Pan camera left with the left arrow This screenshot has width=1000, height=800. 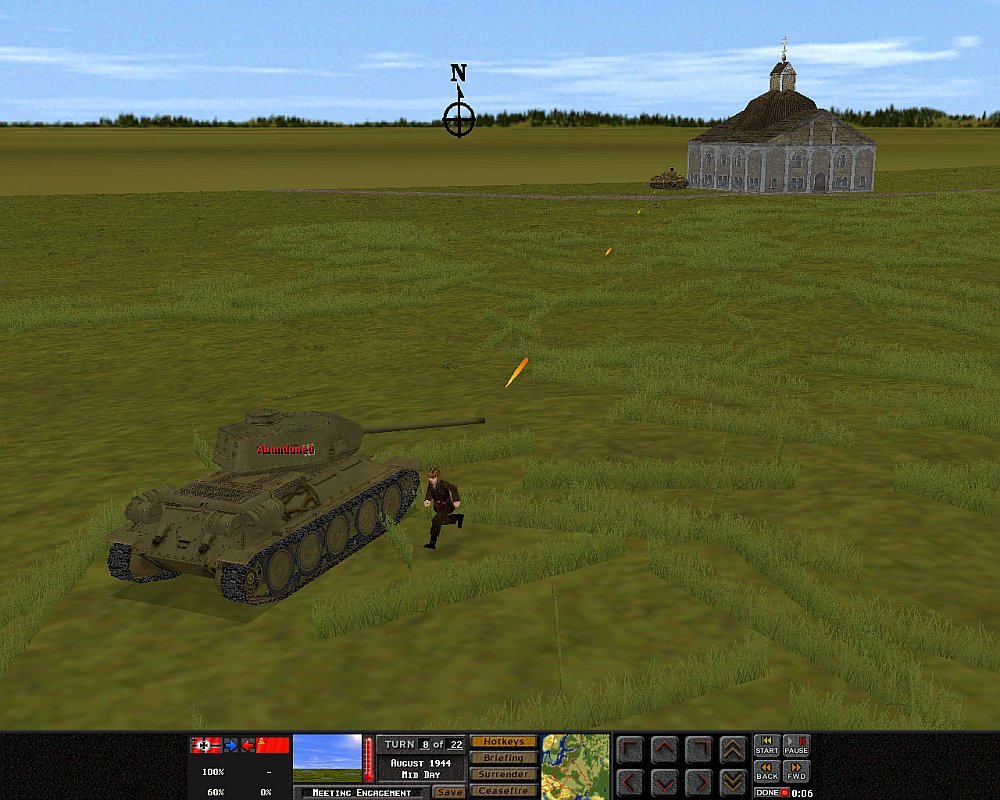point(630,780)
